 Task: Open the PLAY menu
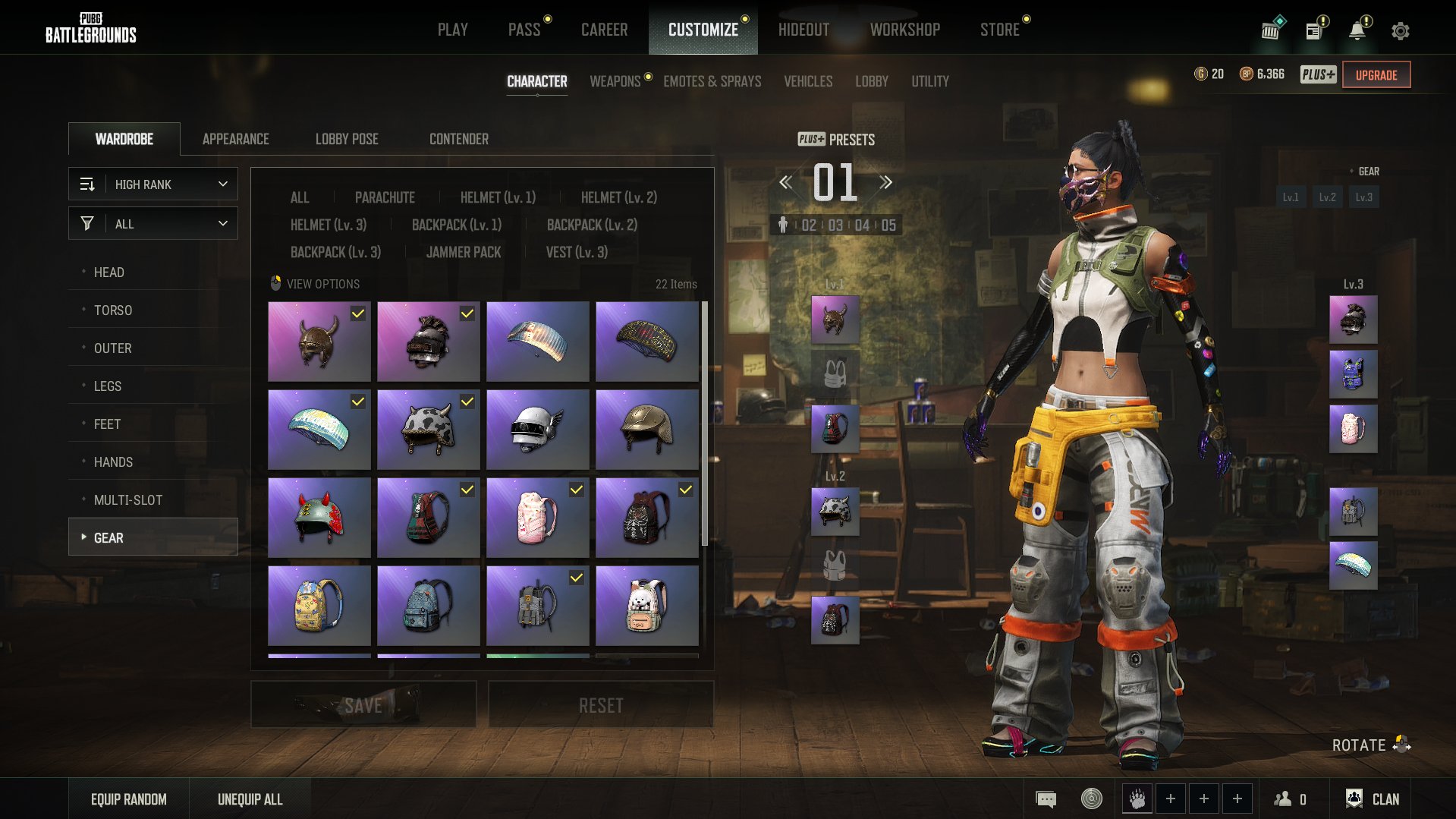pyautogui.click(x=452, y=30)
